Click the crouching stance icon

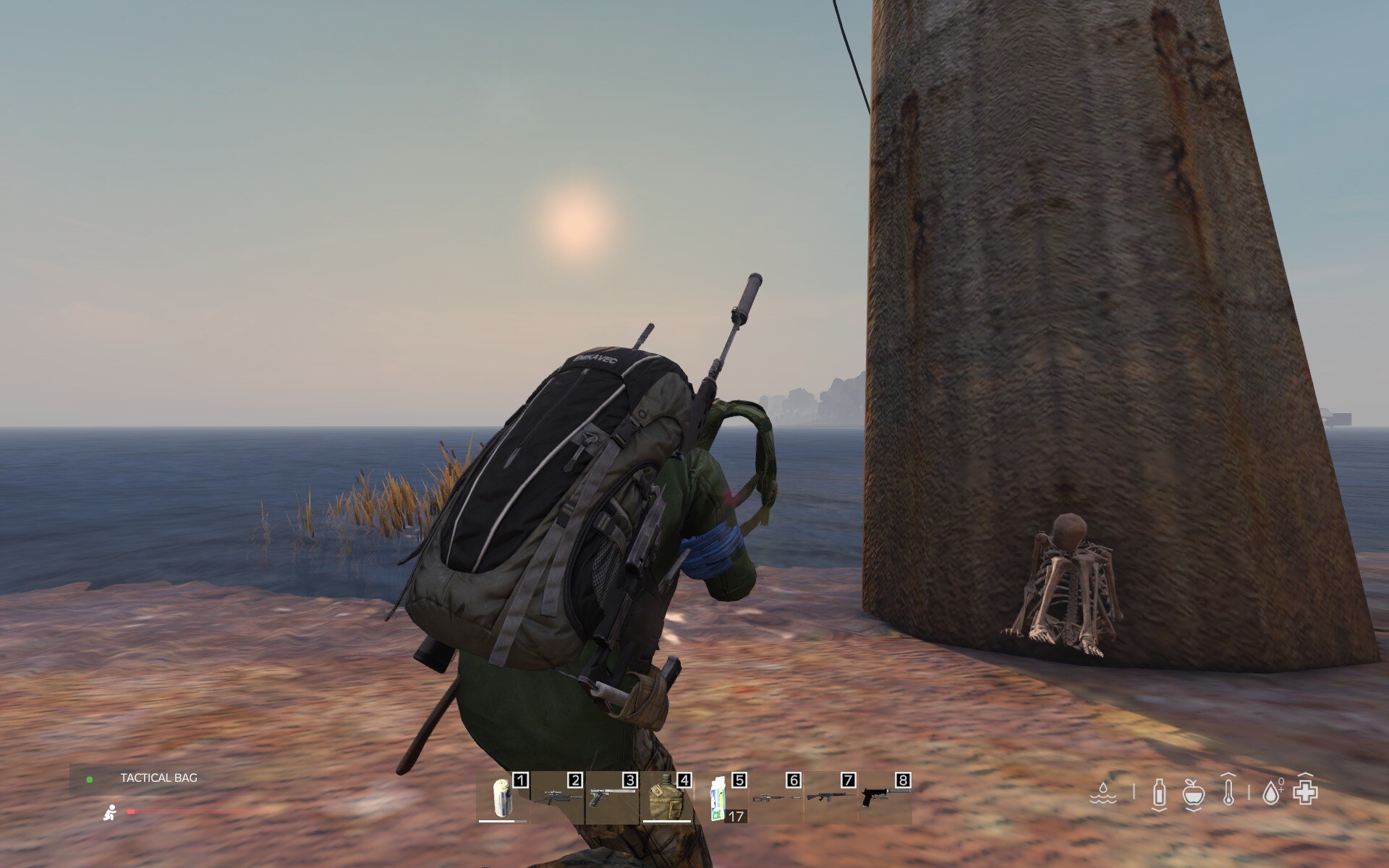tap(110, 812)
